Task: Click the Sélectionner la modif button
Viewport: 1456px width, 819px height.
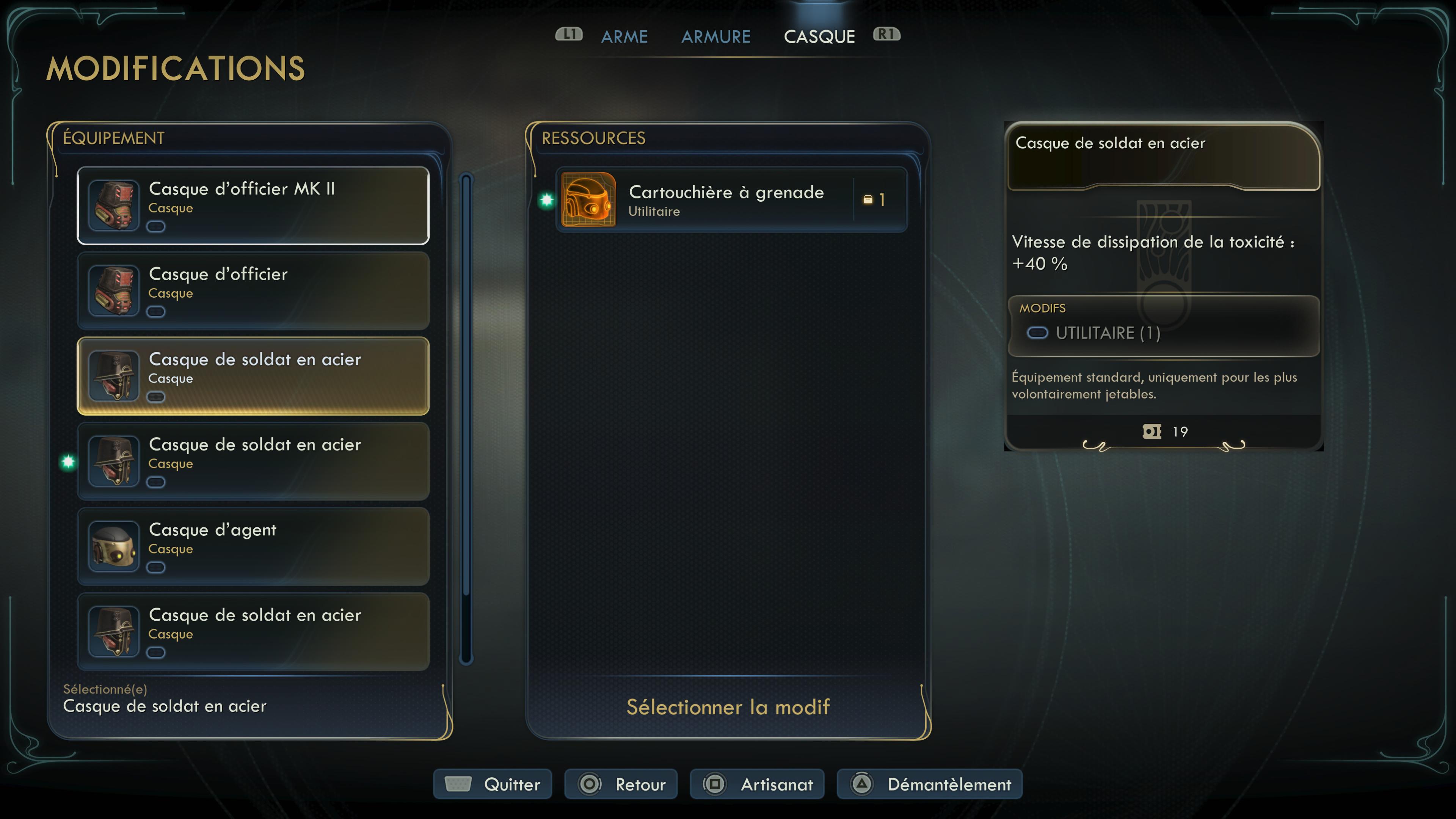Action: point(728,707)
